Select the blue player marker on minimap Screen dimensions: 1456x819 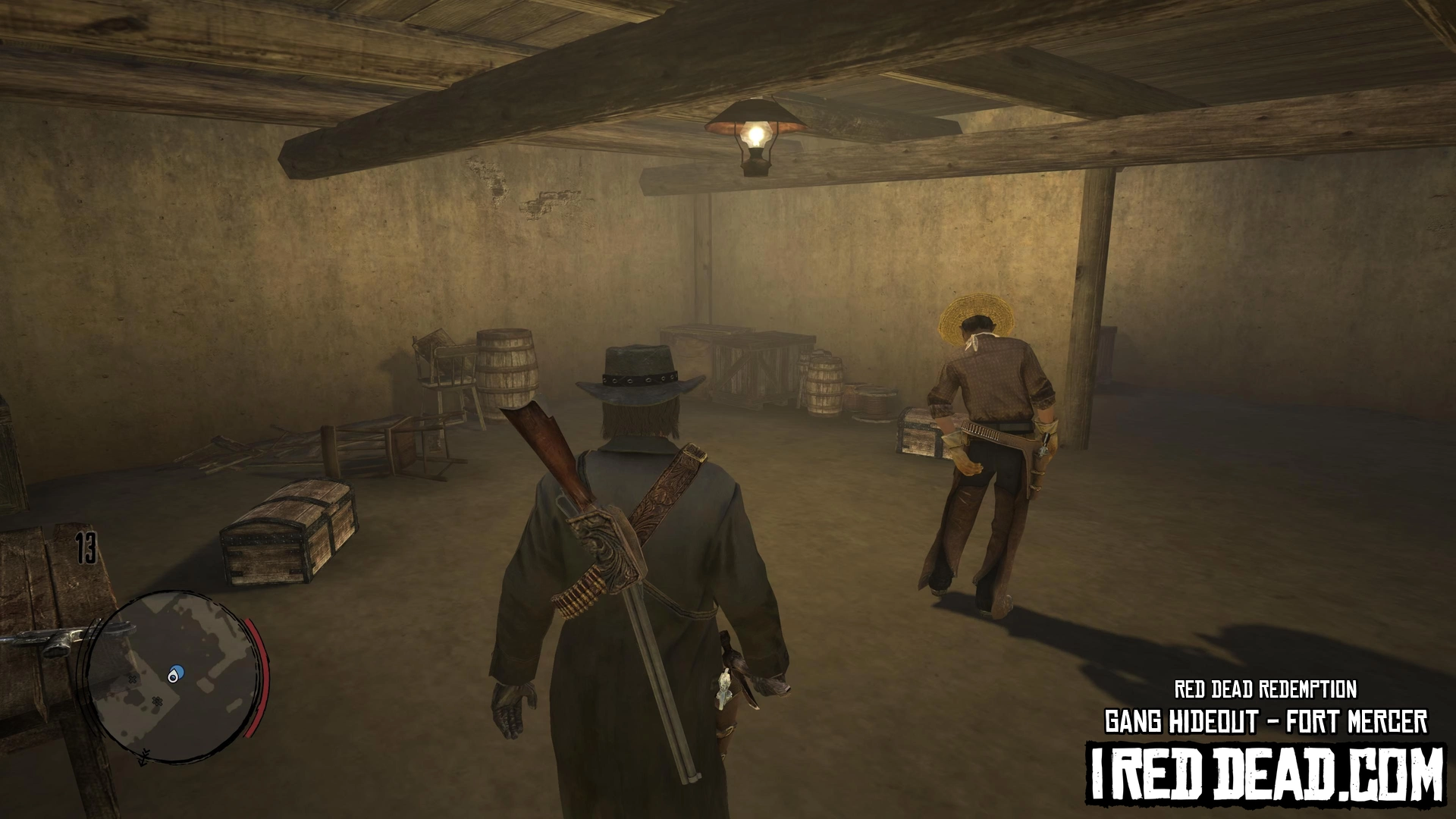176,674
